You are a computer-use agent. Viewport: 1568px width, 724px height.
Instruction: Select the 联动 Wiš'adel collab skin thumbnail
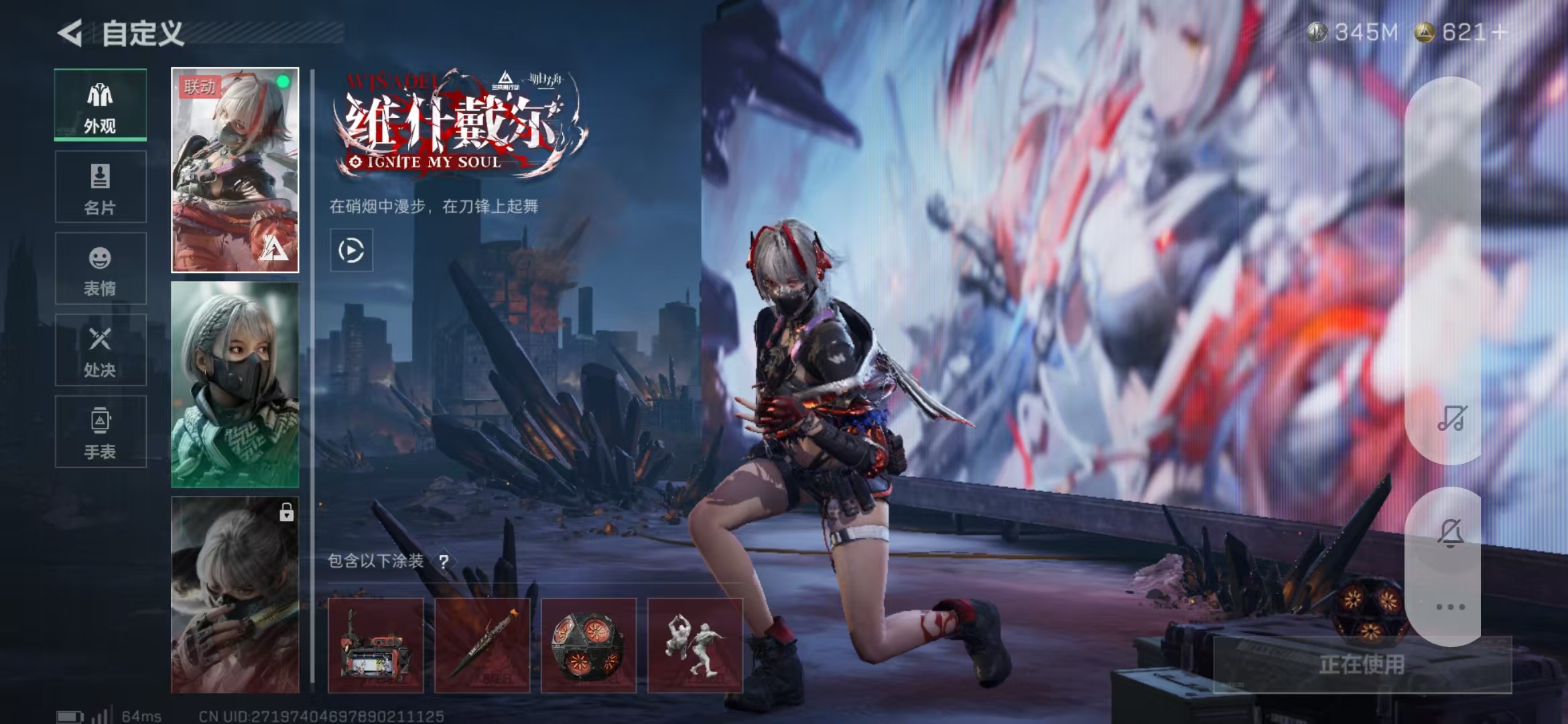[x=235, y=170]
